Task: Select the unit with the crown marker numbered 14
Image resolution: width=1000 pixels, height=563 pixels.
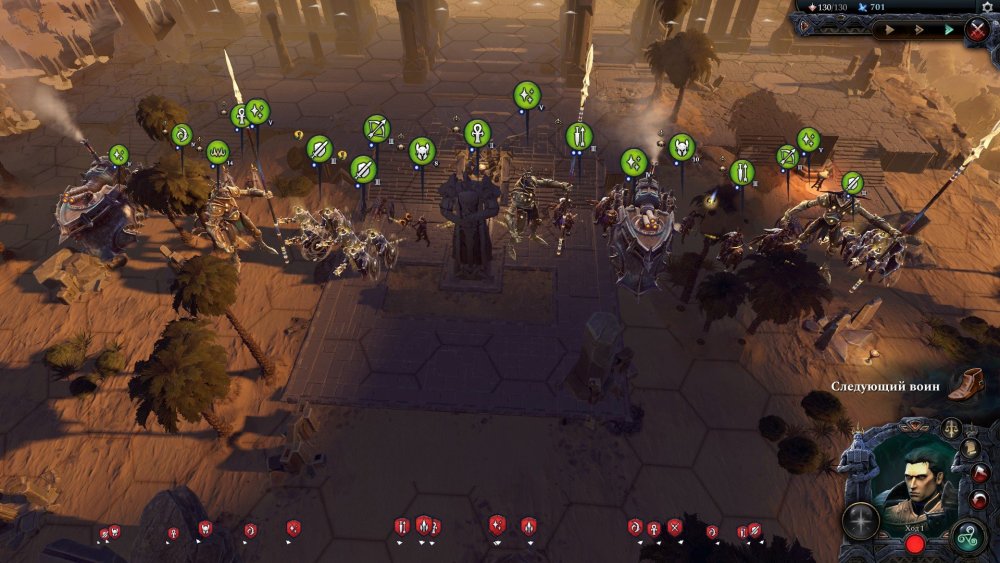Action: click(218, 152)
